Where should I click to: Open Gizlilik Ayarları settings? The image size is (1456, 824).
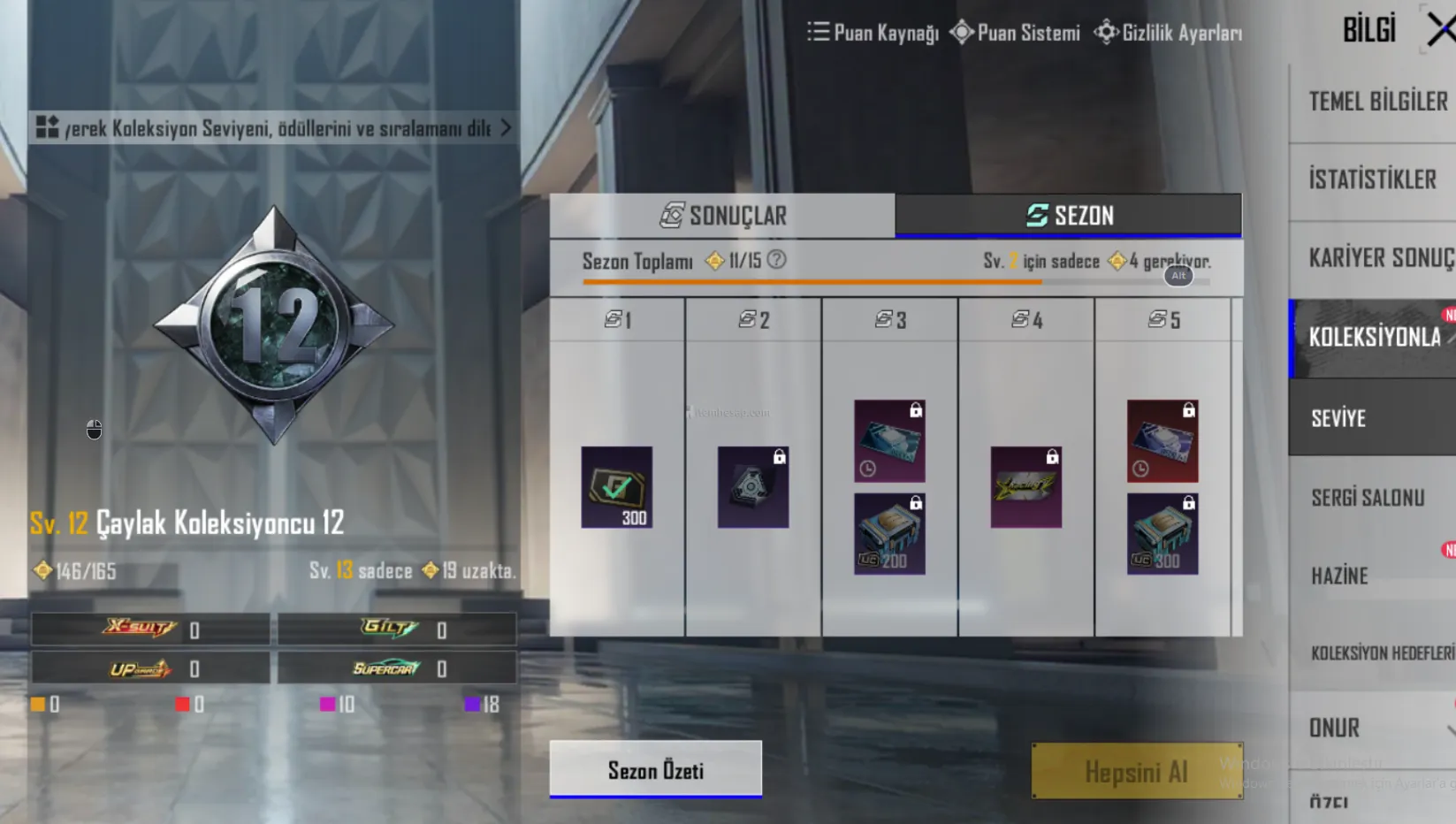[1168, 33]
